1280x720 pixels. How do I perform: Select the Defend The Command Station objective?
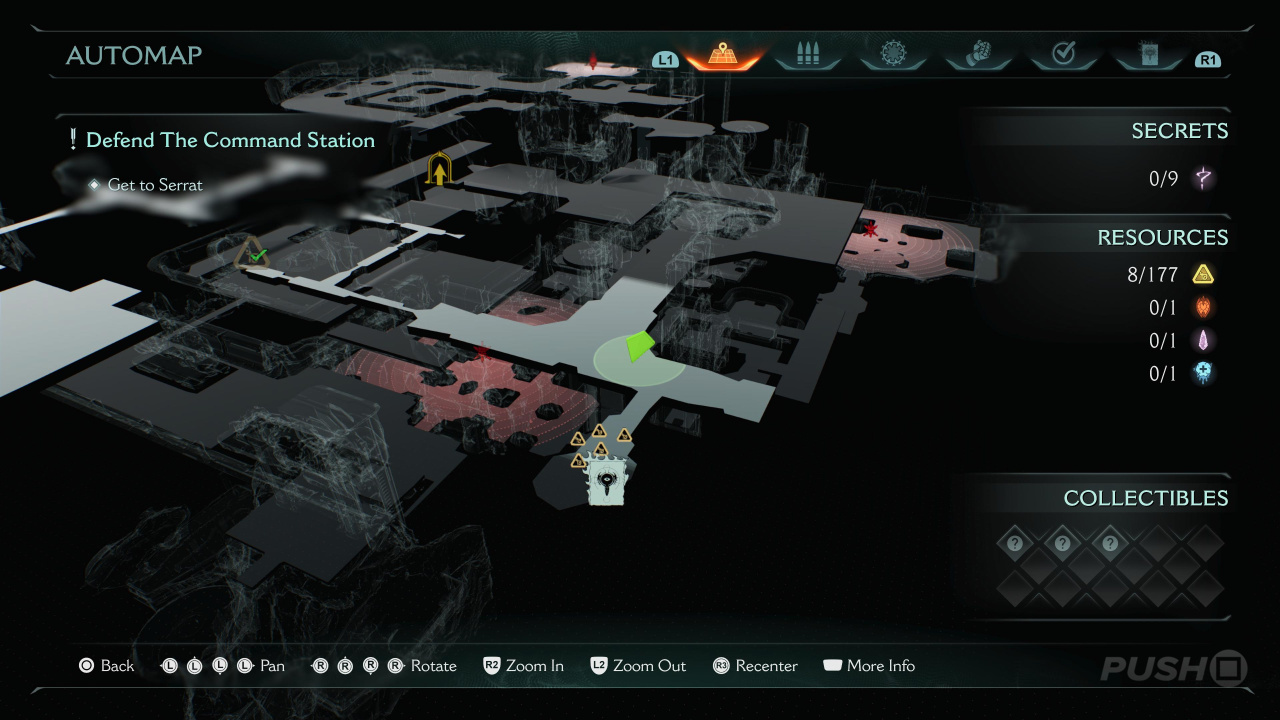coord(230,140)
